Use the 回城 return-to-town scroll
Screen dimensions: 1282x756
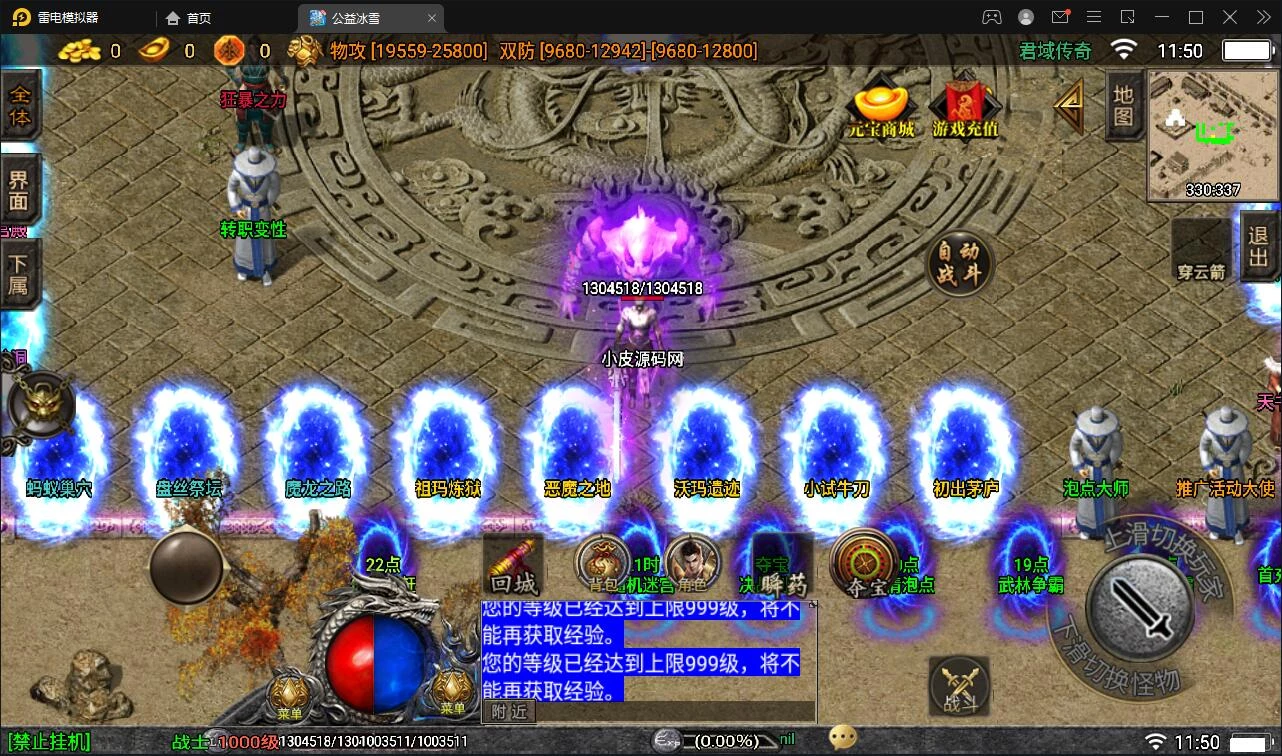(x=514, y=568)
